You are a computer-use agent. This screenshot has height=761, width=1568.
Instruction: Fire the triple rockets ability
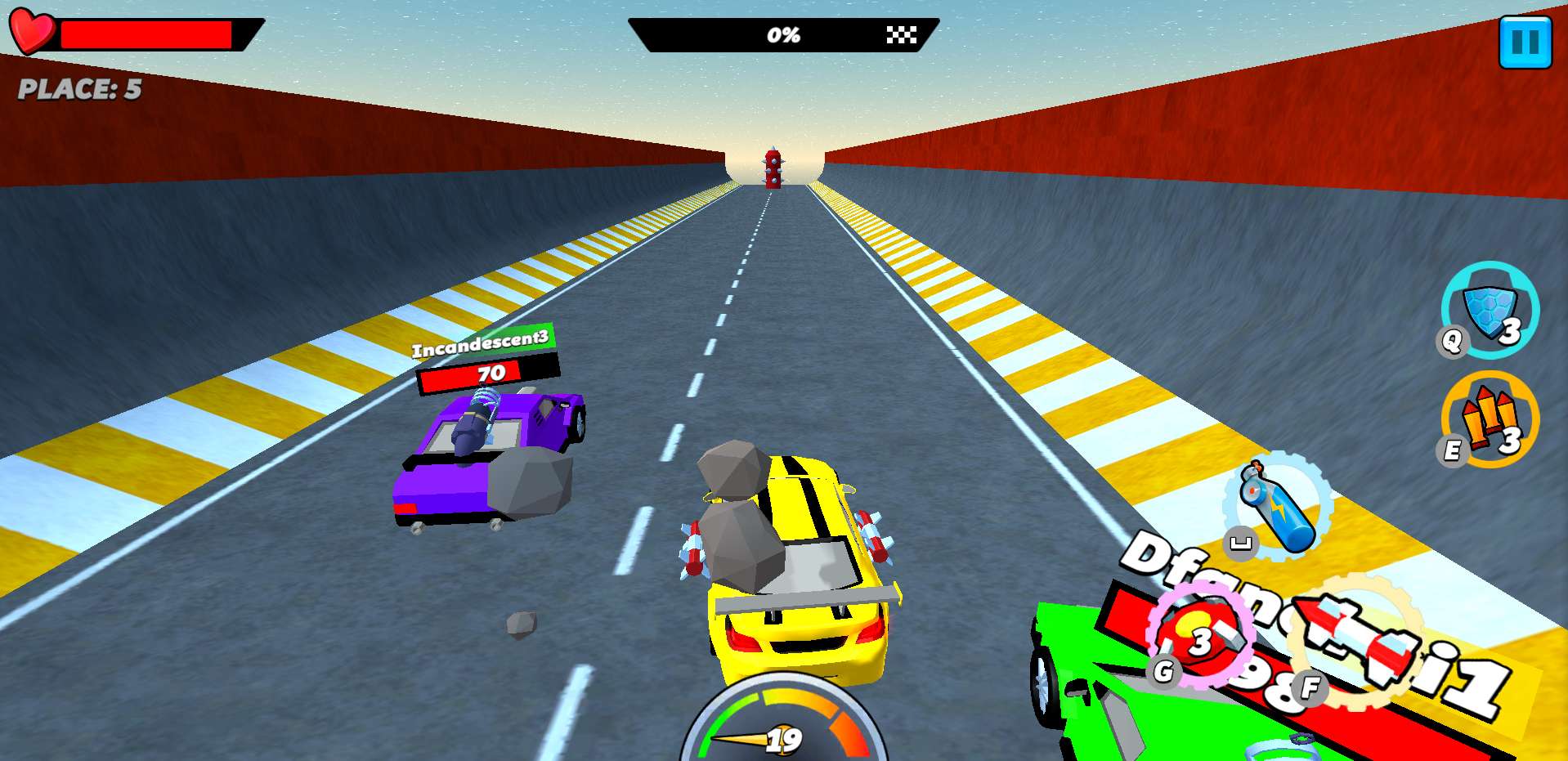pos(1490,419)
